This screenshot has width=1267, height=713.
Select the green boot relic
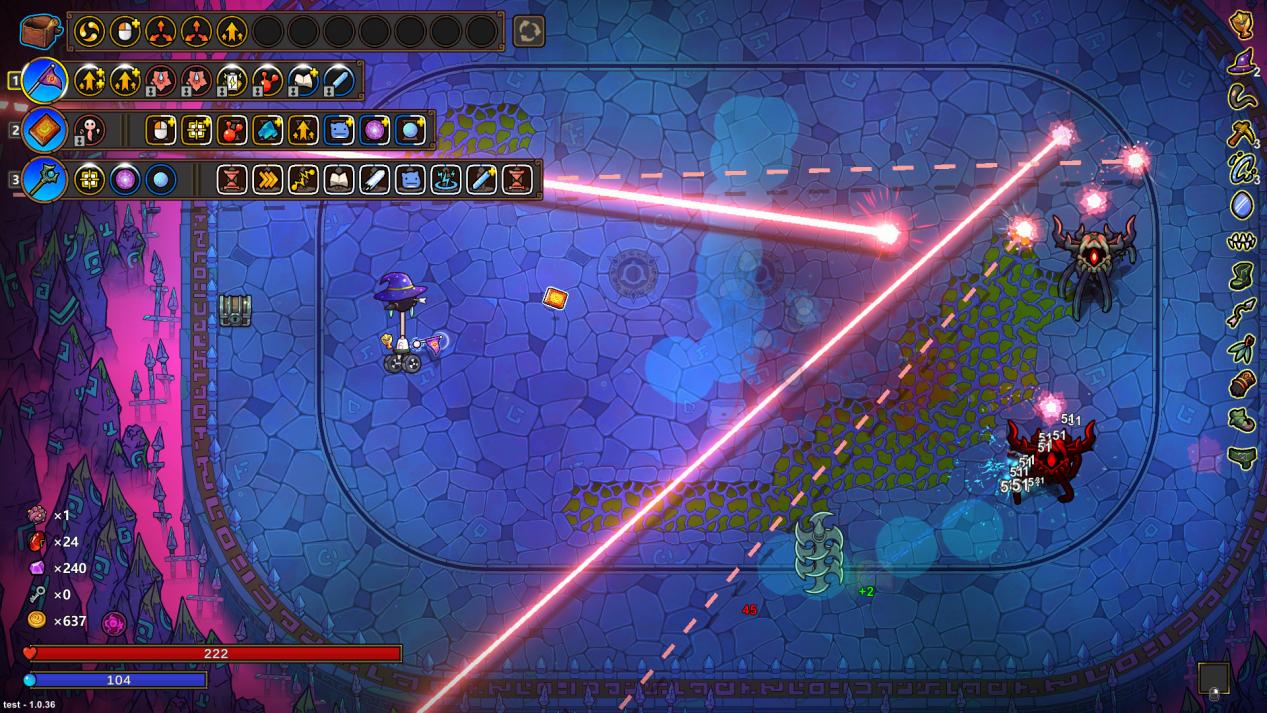click(x=1241, y=275)
